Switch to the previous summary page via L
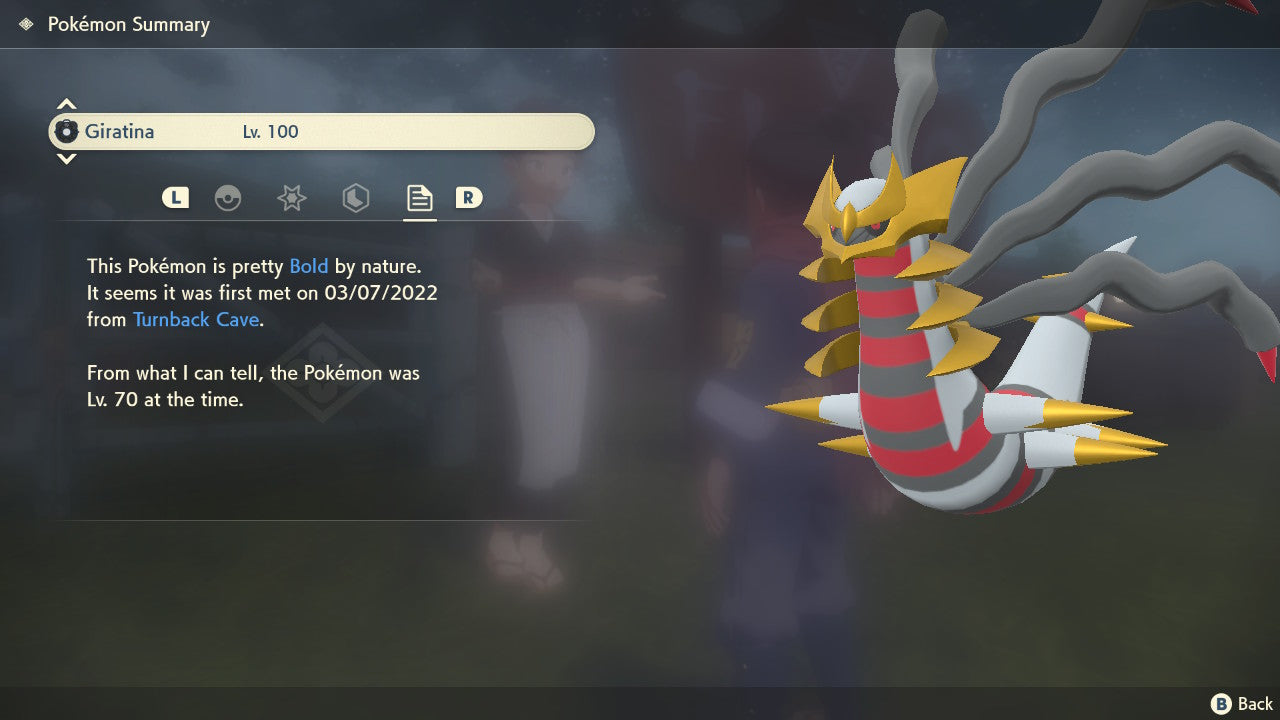 tap(175, 198)
